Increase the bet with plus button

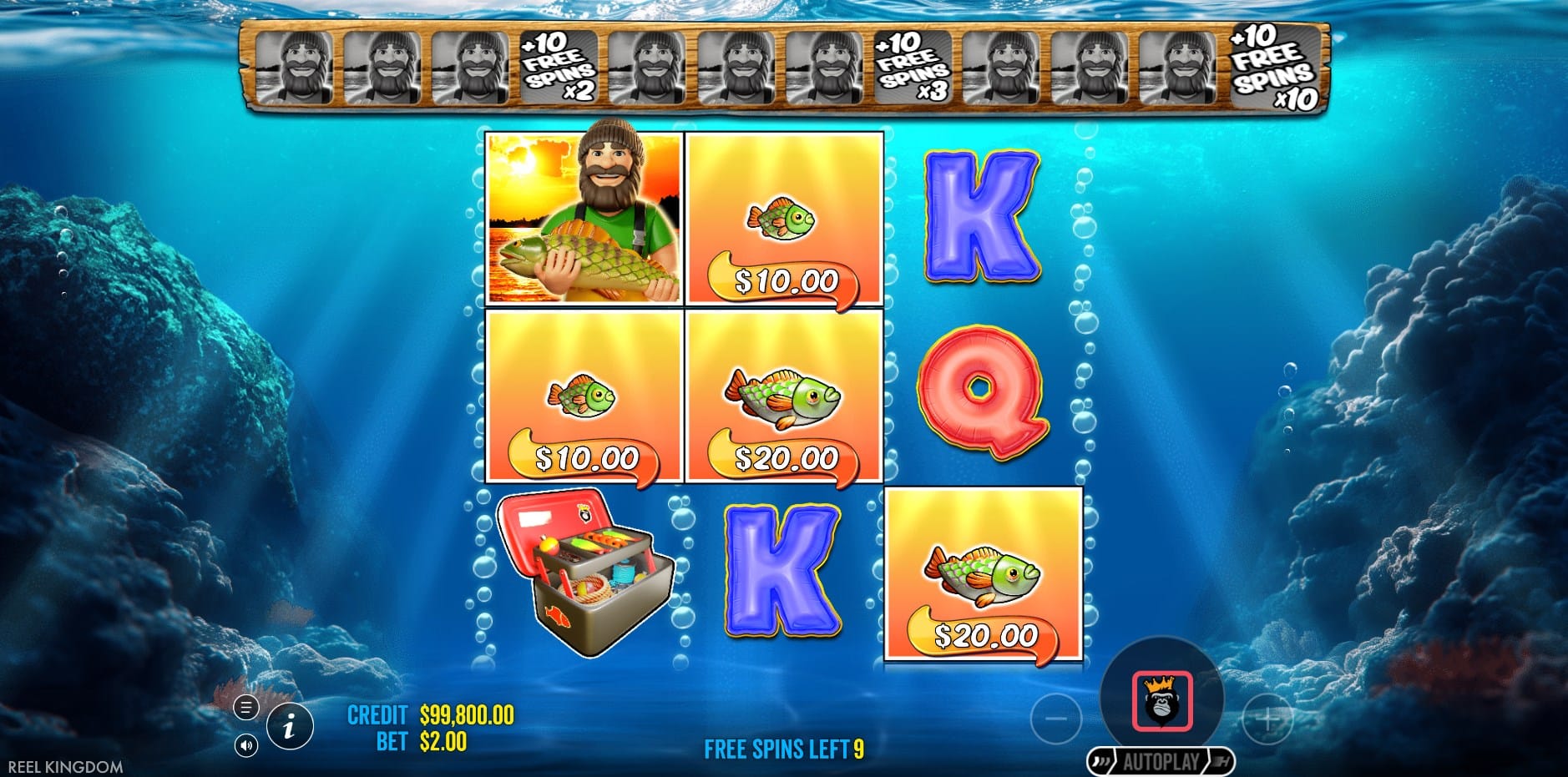(x=1267, y=719)
